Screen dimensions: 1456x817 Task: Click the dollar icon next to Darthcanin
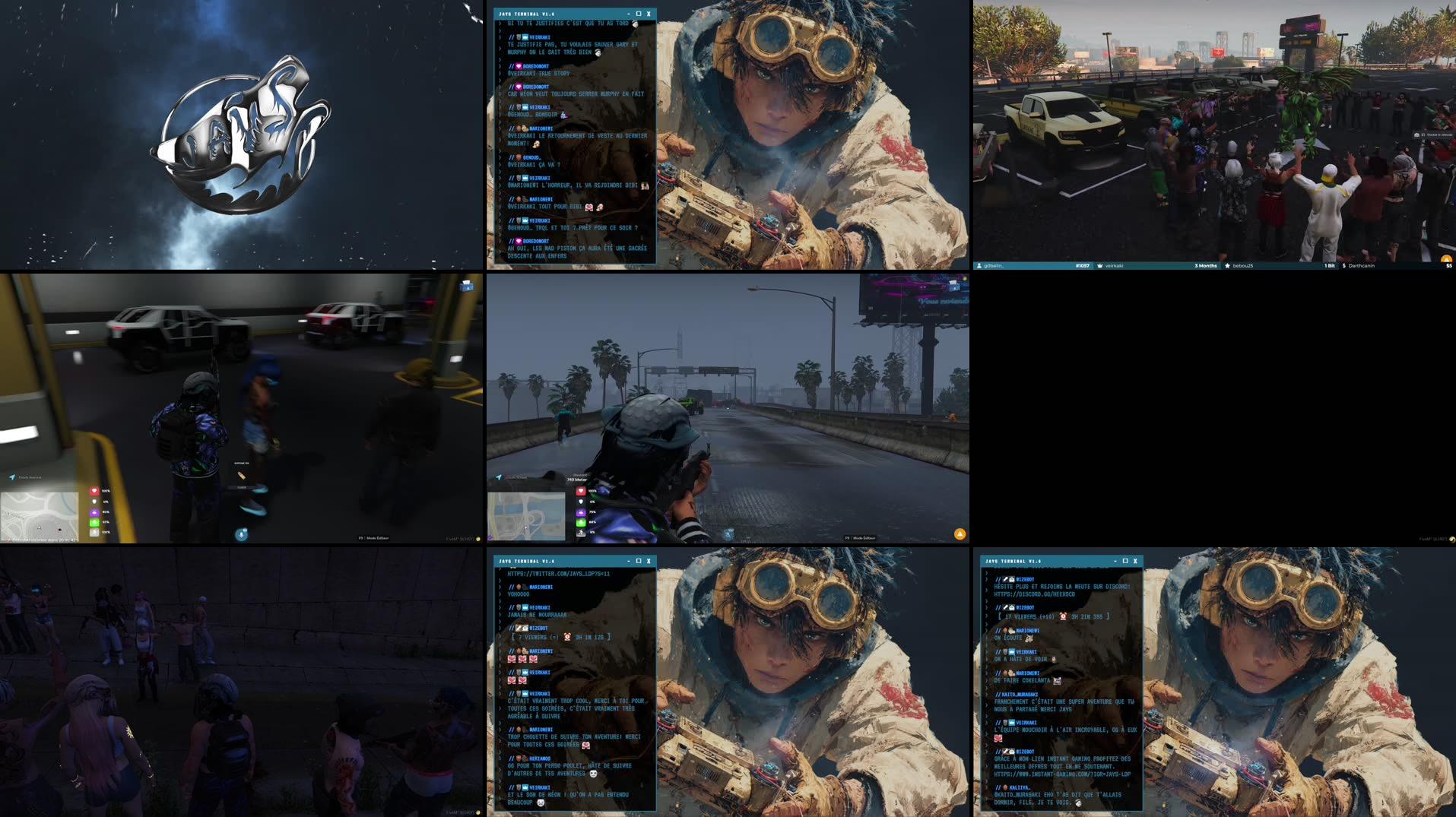click(x=1344, y=266)
